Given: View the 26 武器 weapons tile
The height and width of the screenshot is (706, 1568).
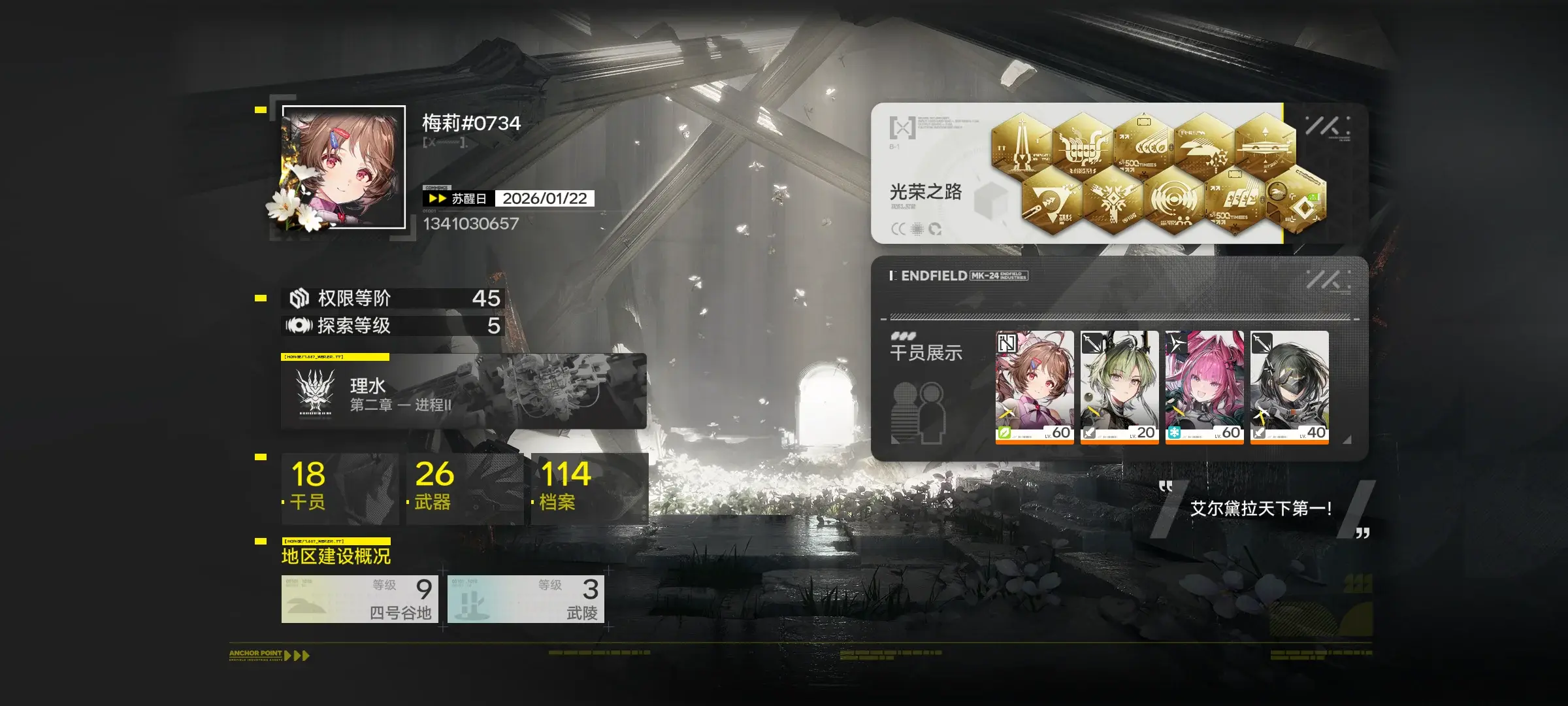Looking at the screenshot, I should (465, 488).
